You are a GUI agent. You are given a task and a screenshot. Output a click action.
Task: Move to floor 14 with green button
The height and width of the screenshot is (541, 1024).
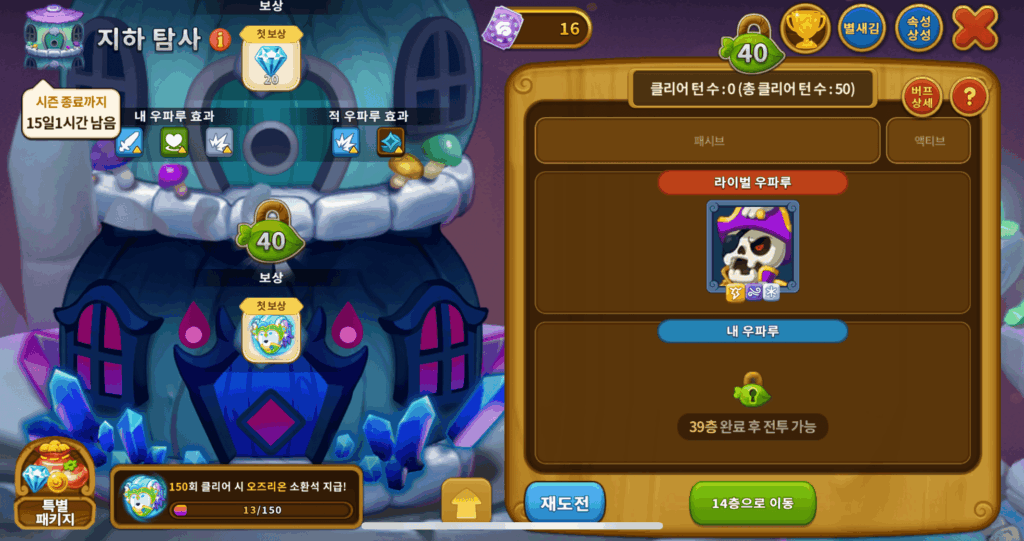click(x=752, y=503)
